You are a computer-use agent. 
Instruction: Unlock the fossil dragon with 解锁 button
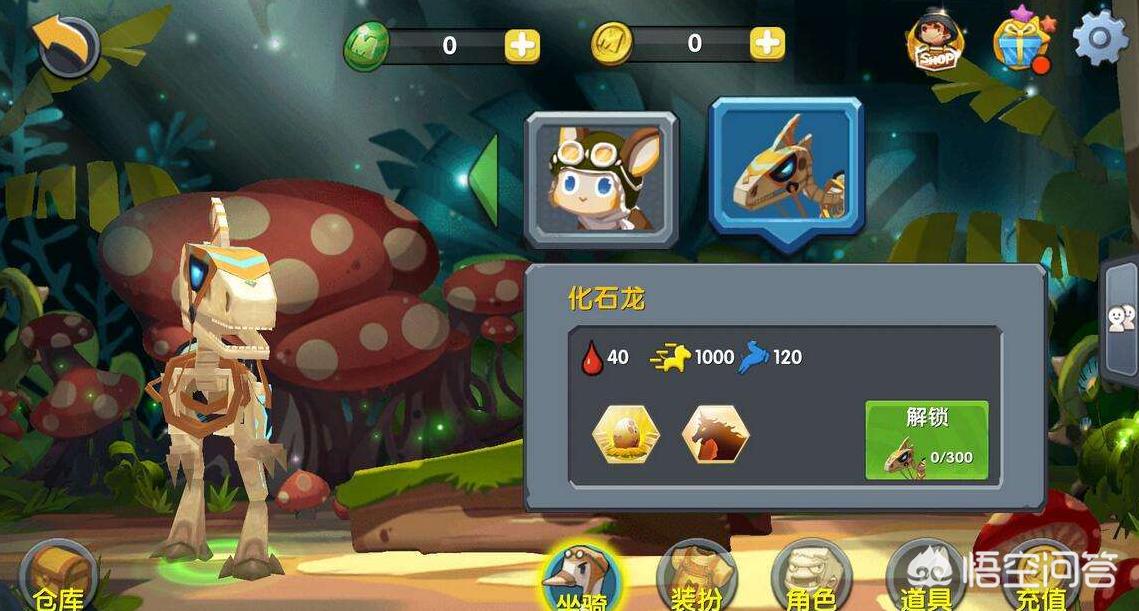(x=926, y=440)
